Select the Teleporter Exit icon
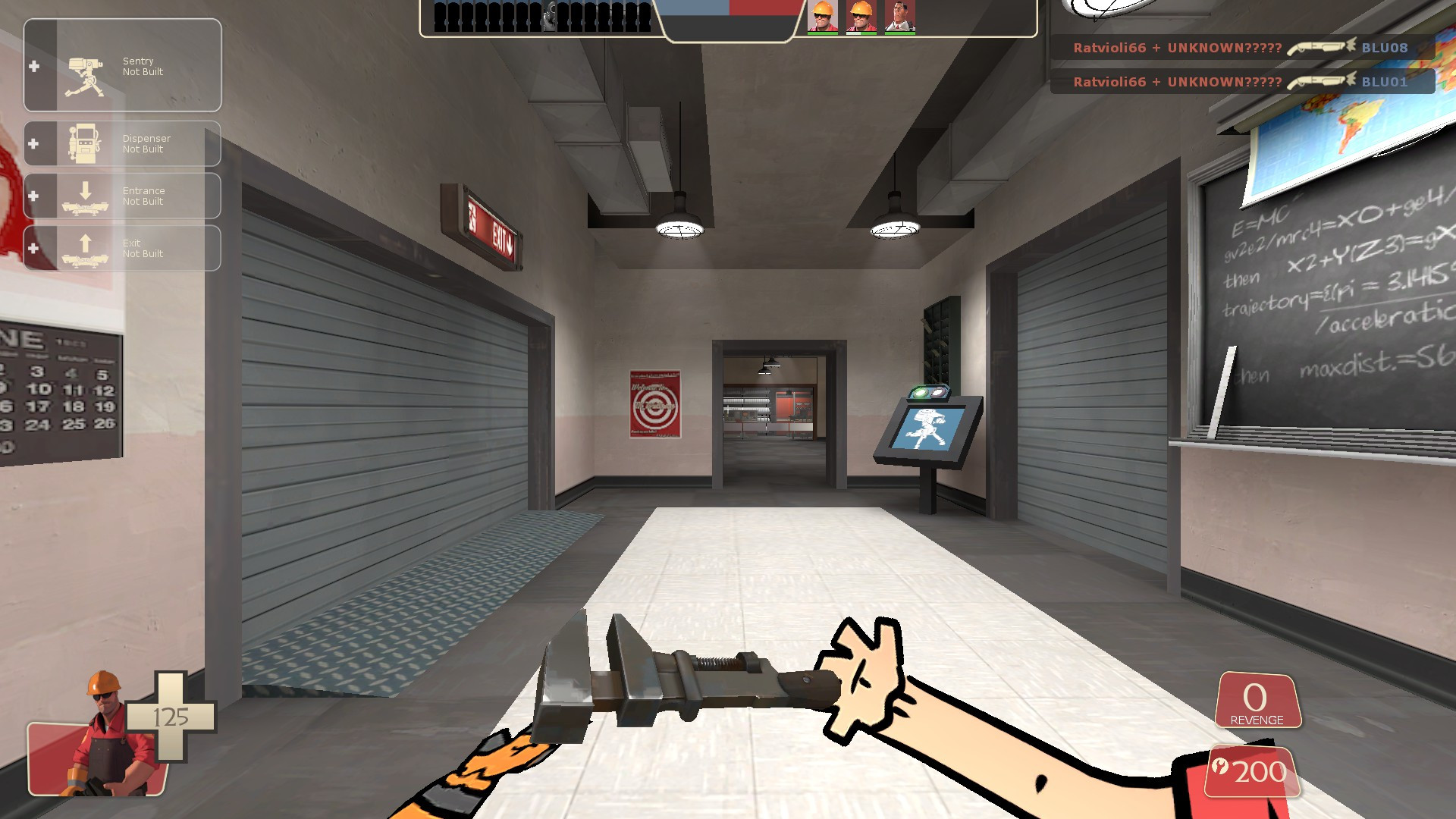The image size is (1456, 819). 83,248
